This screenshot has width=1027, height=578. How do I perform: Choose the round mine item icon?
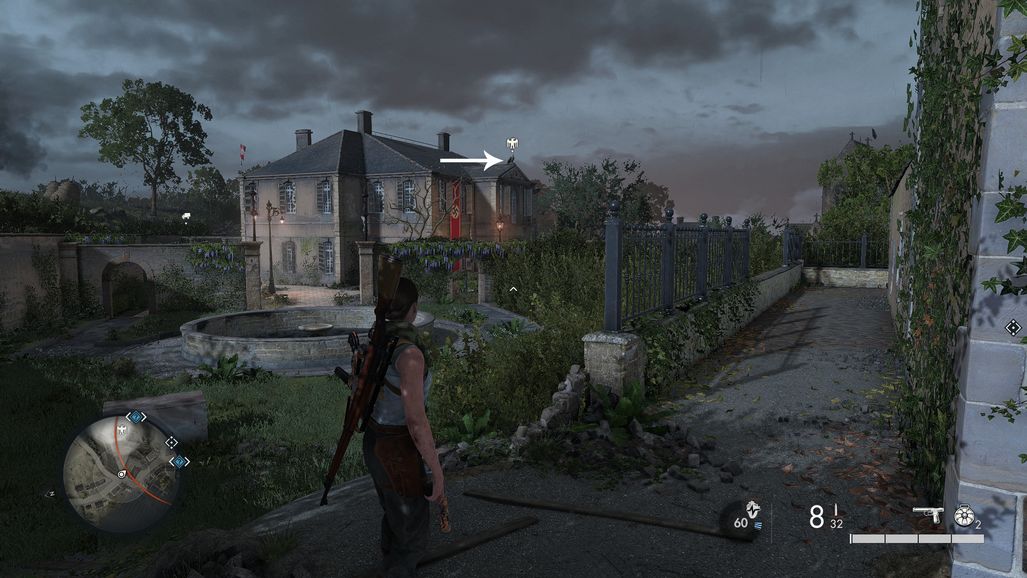[x=964, y=515]
